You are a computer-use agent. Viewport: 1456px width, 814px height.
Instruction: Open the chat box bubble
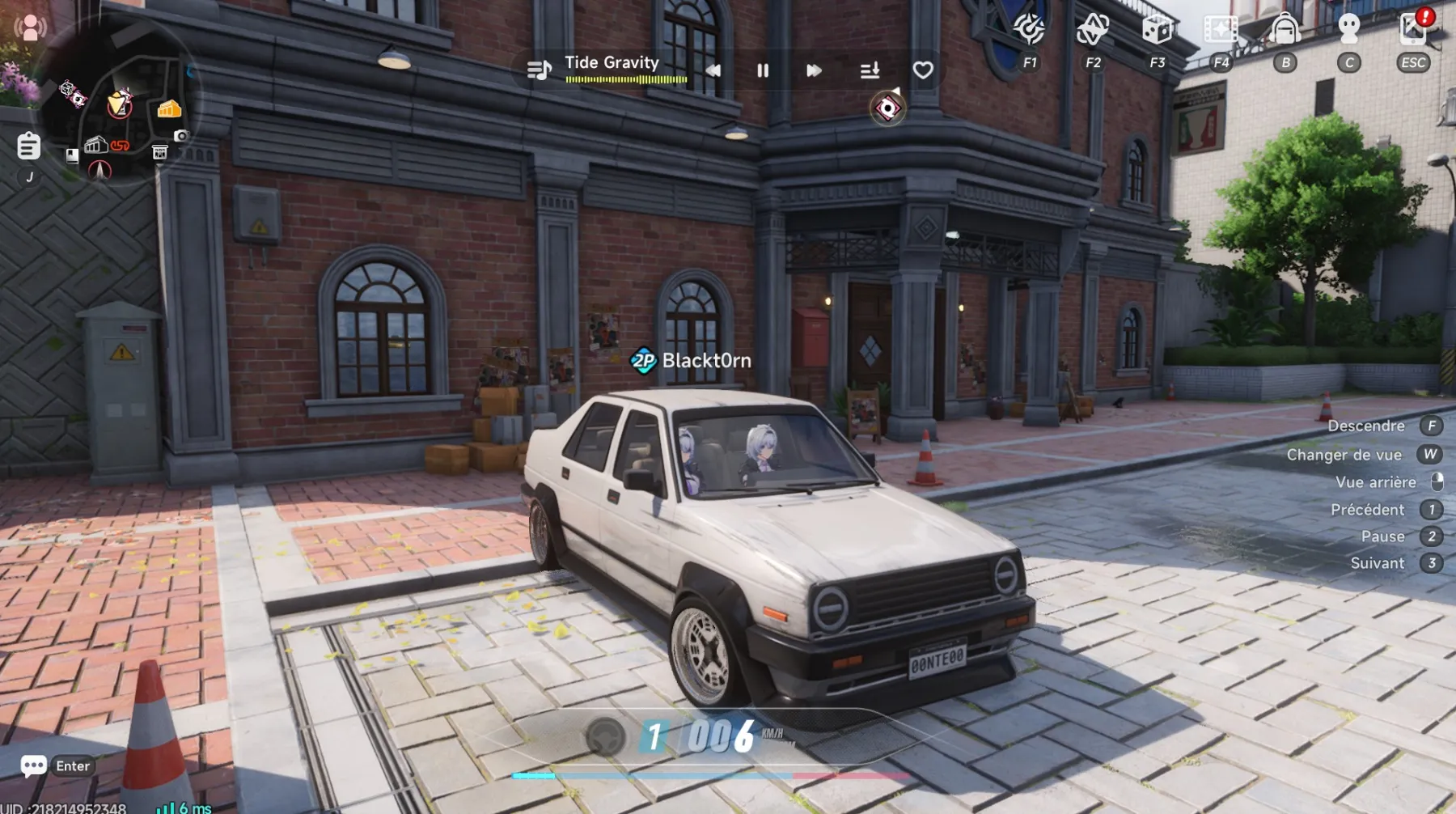[33, 765]
